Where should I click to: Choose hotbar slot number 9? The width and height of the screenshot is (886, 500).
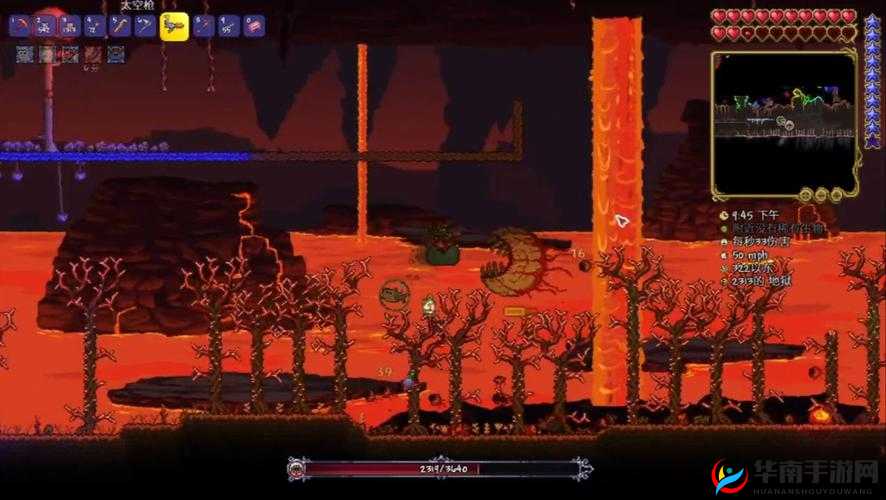click(x=229, y=26)
